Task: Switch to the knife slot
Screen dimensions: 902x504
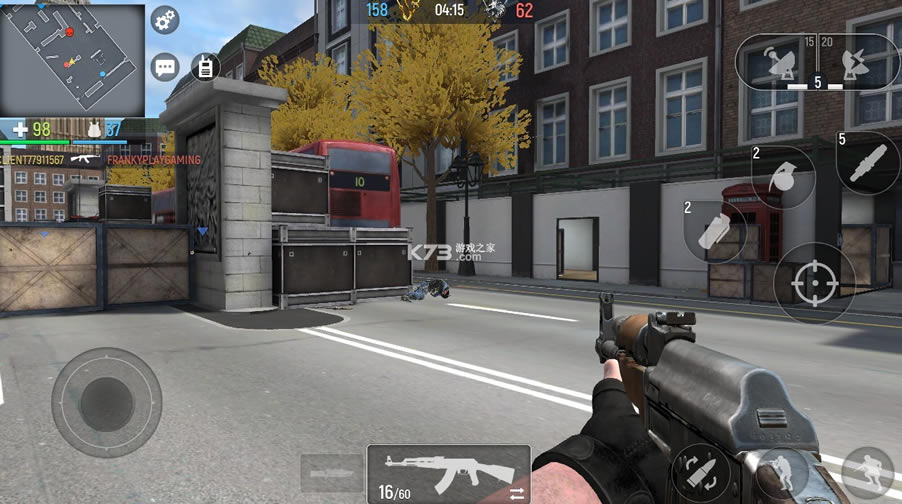Action: [329, 472]
